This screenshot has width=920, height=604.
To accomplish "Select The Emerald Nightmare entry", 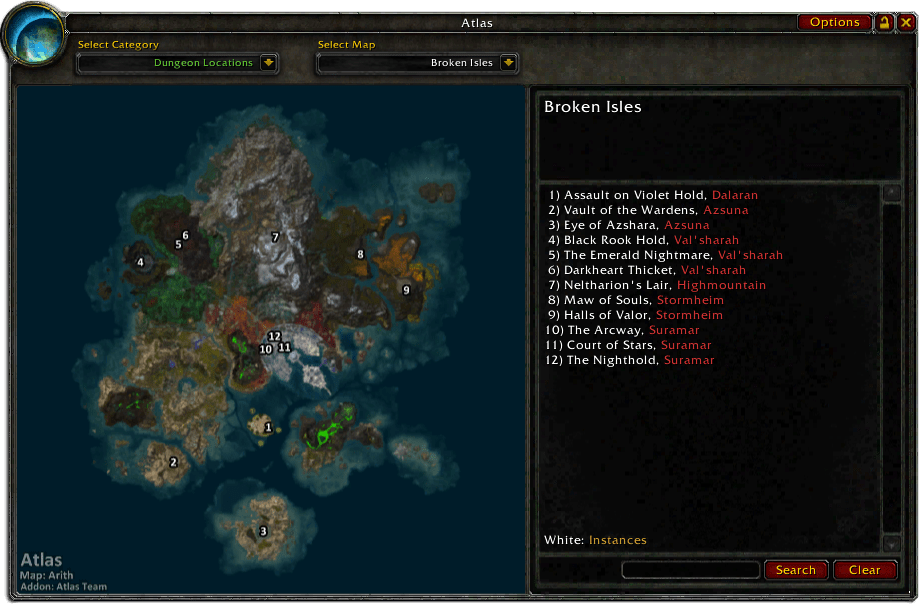I will click(x=665, y=255).
